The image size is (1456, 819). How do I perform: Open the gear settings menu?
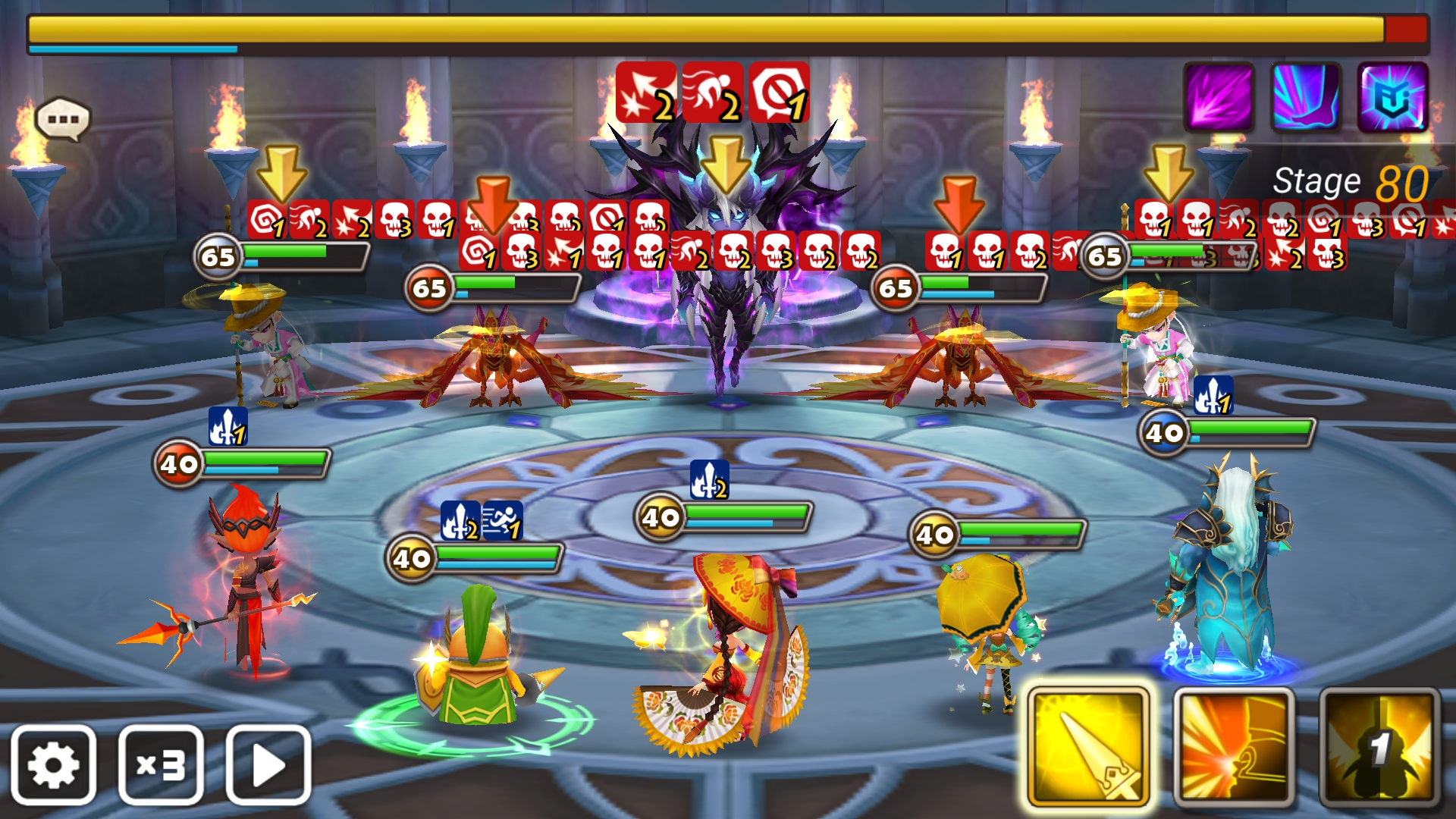coord(53,764)
